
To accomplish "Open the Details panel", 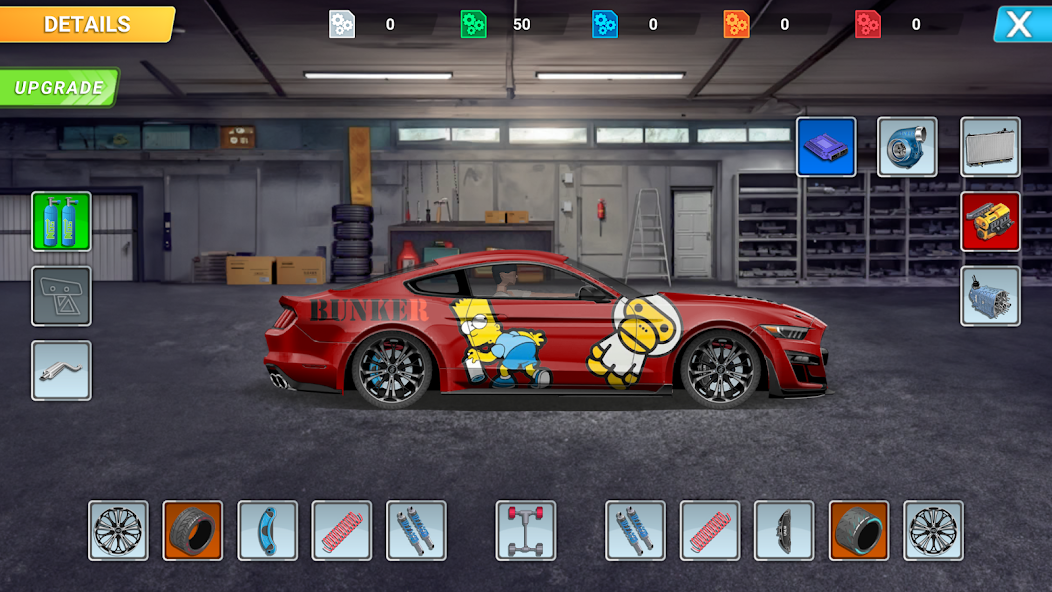I will pos(87,24).
